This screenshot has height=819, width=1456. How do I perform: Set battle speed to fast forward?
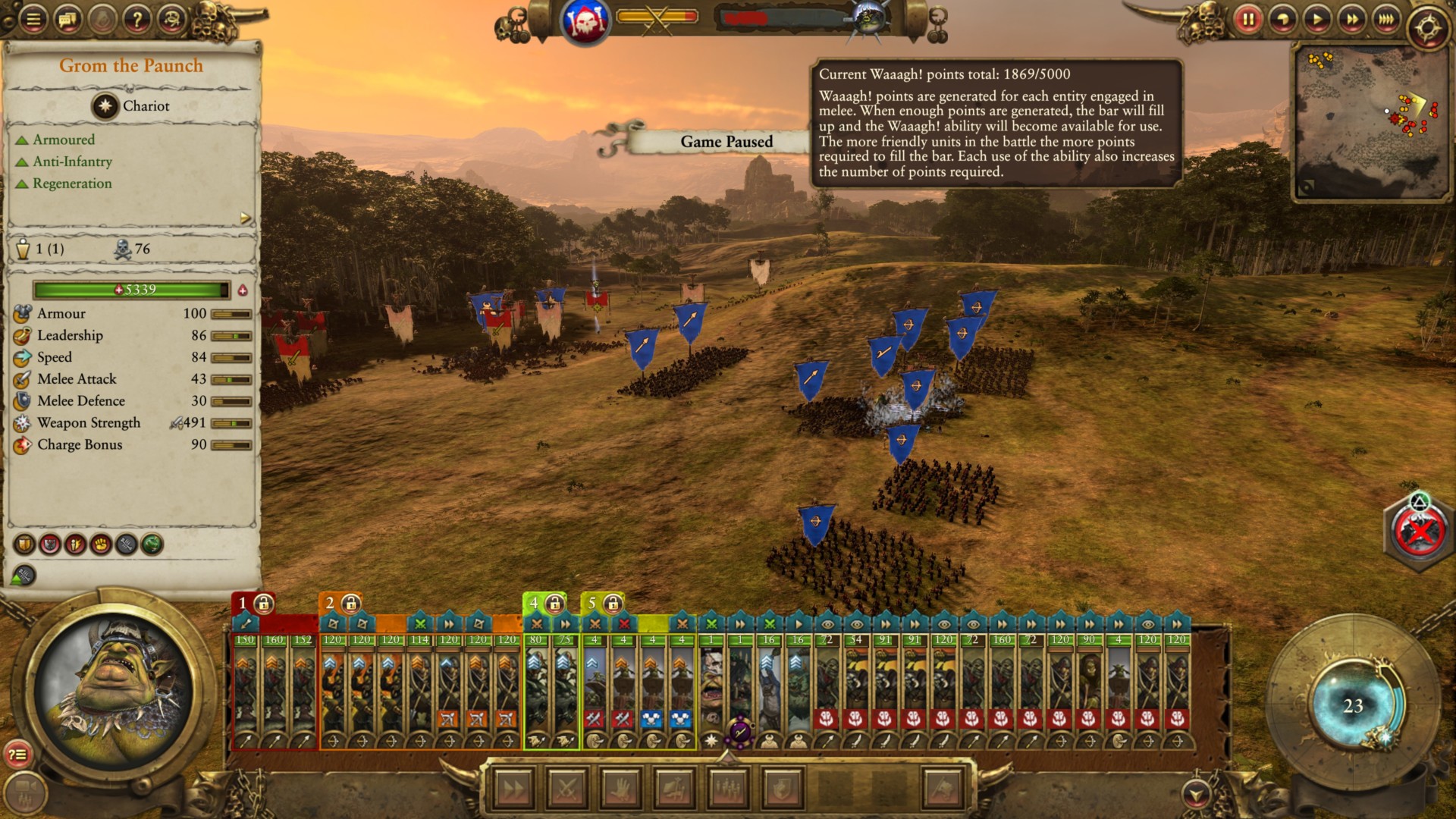(x=1351, y=19)
